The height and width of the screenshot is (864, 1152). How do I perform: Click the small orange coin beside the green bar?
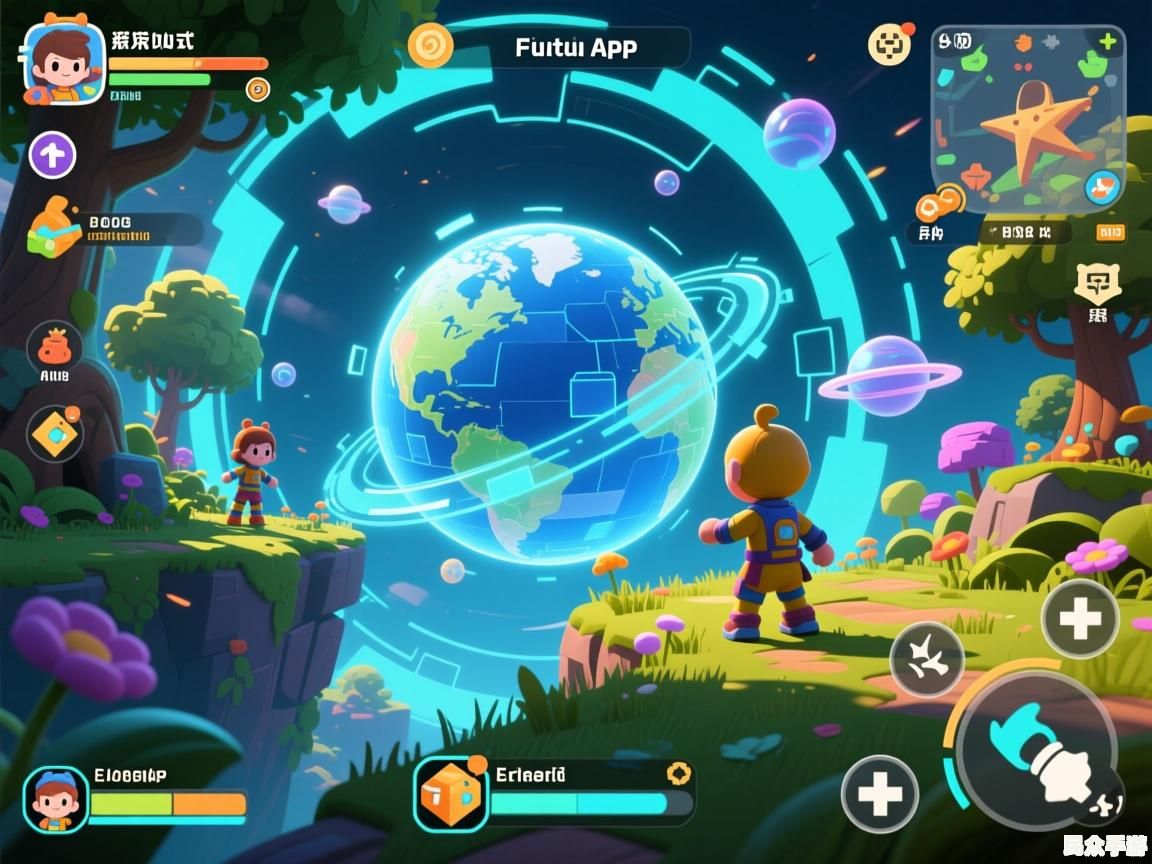point(257,89)
